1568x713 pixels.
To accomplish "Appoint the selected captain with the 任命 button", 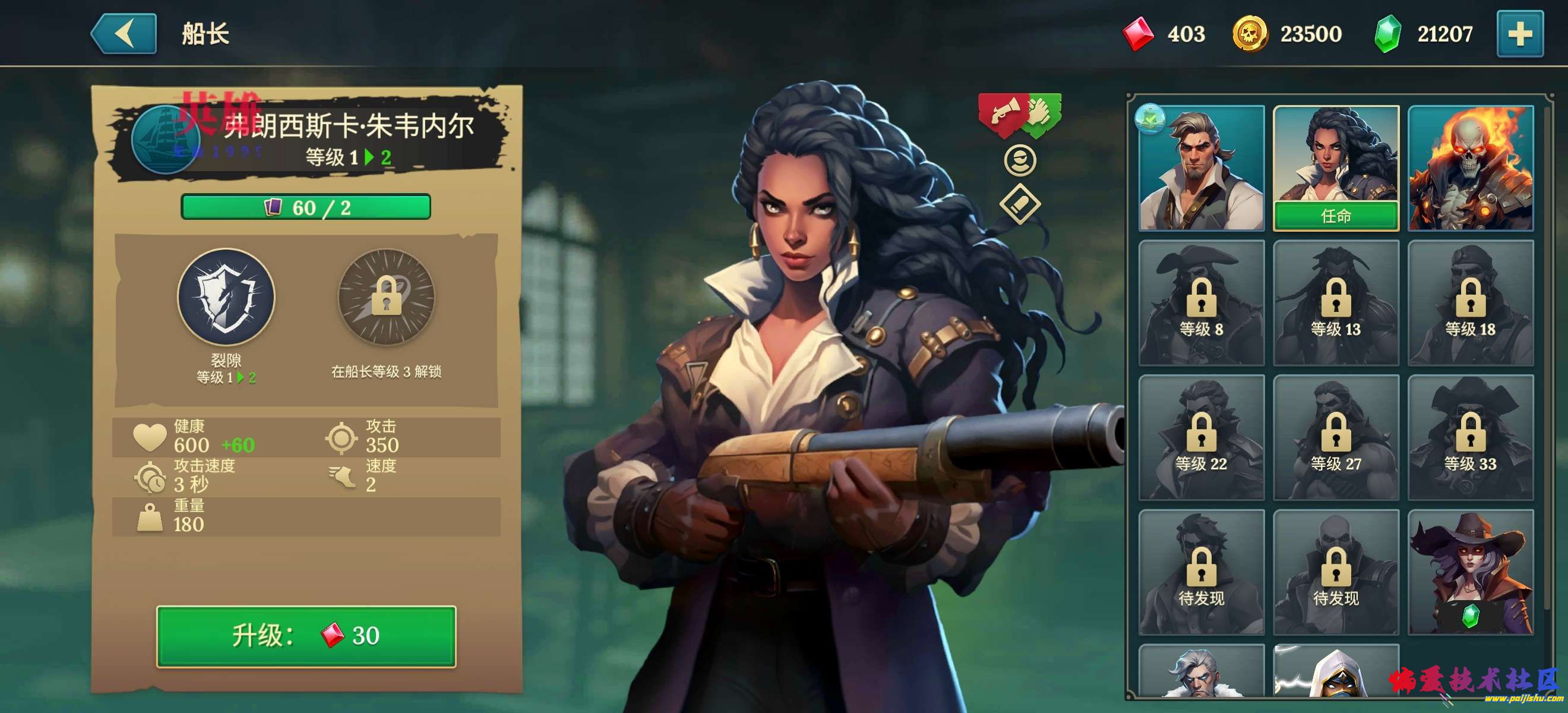I will [1336, 216].
